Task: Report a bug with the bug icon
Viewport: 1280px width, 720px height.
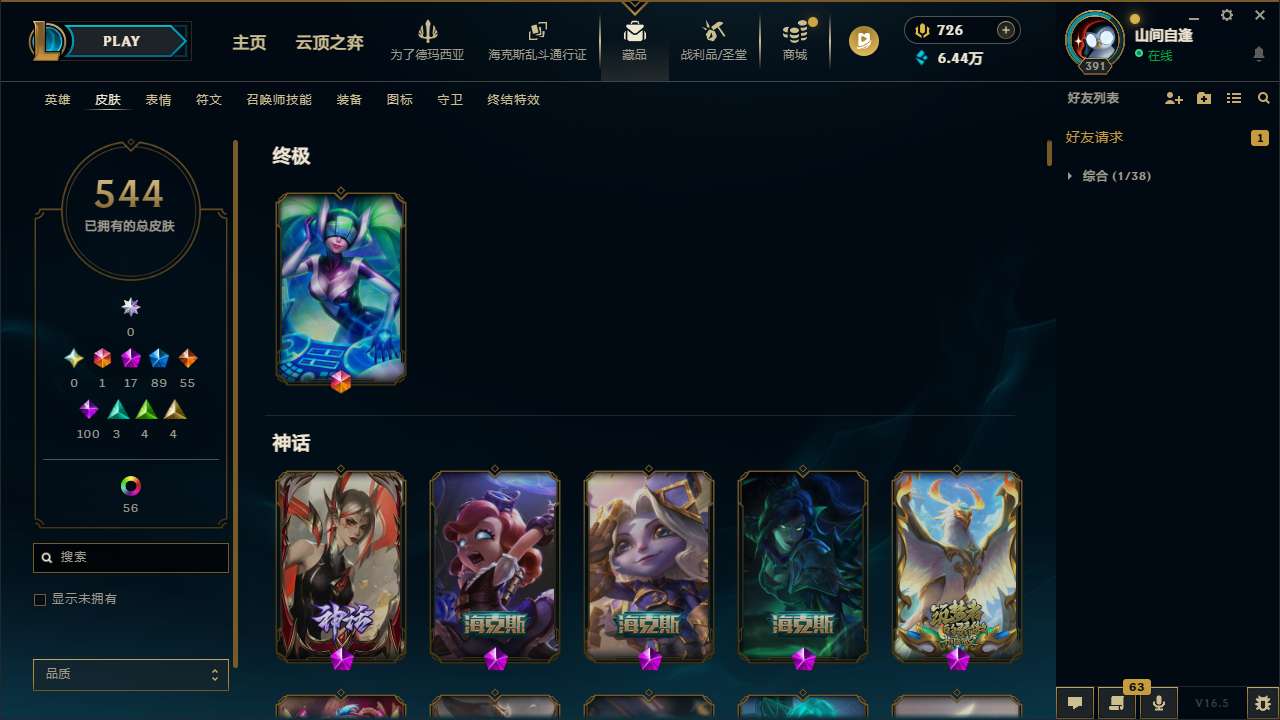Action: [1262, 703]
